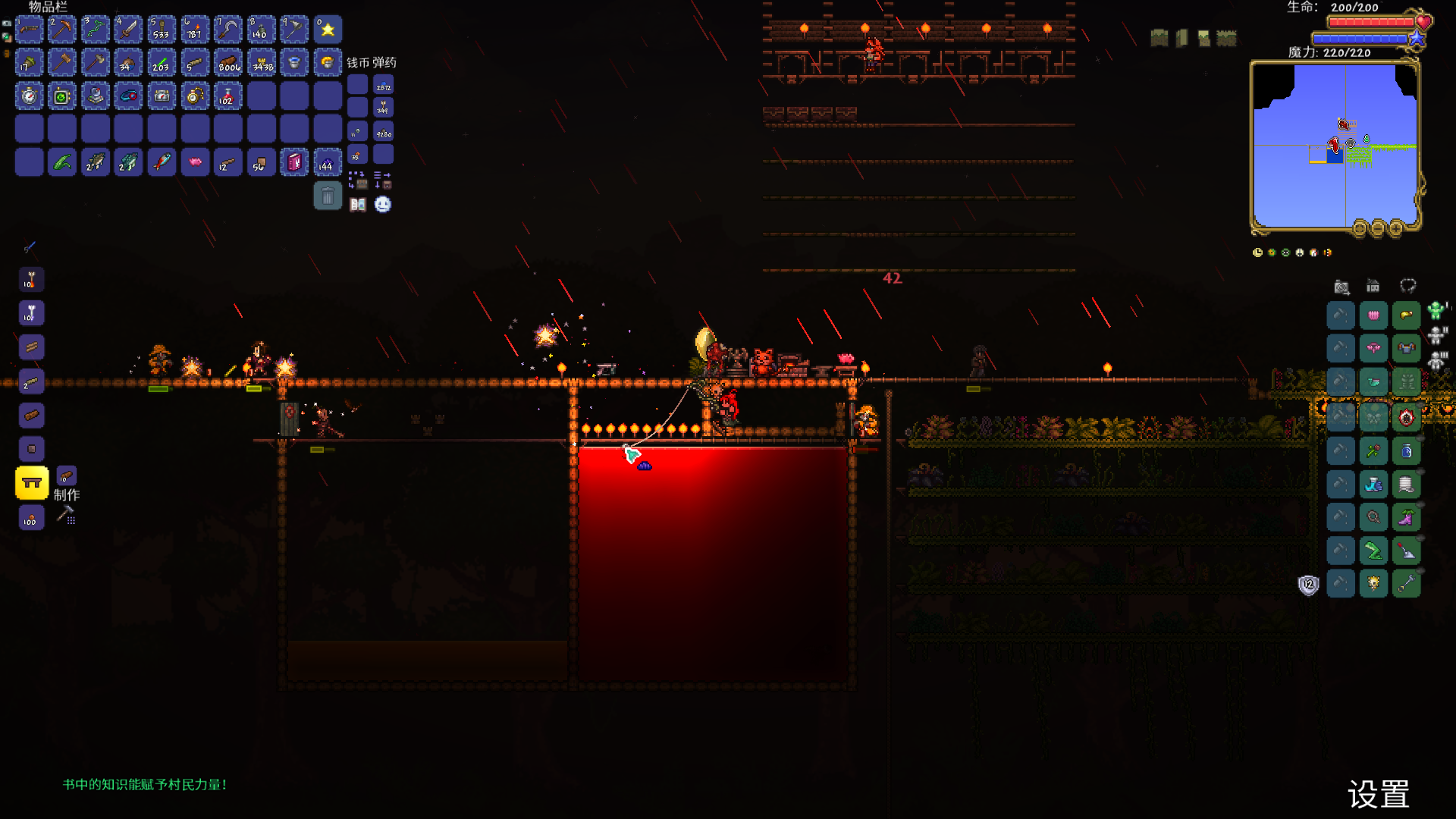Open the camera mode icon
Viewport: 1456px width, 819px height.
1341,287
